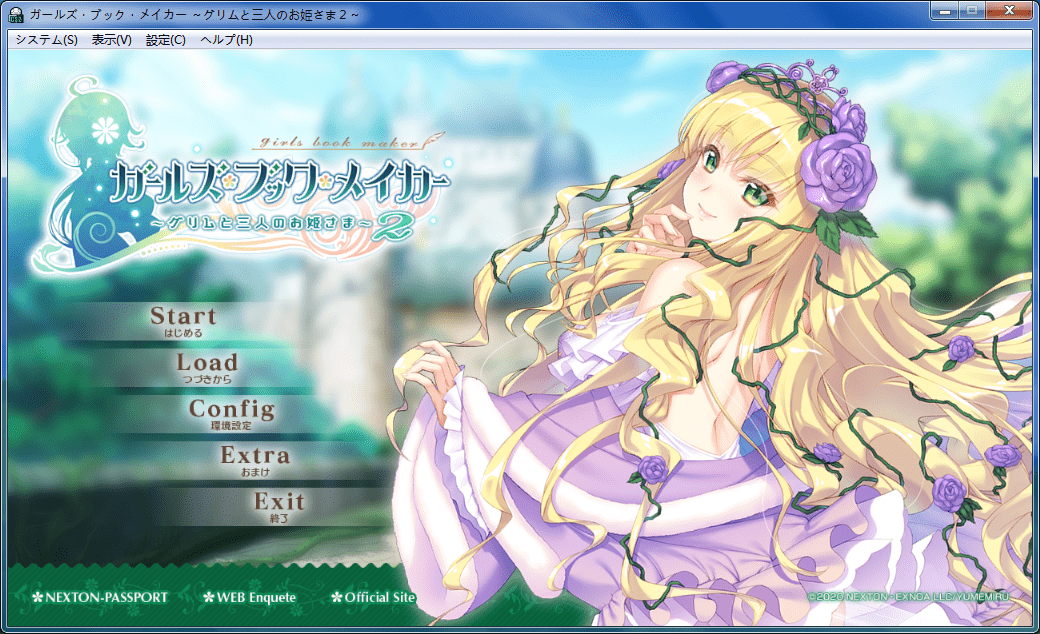Minimize the game window

pyautogui.click(x=945, y=12)
